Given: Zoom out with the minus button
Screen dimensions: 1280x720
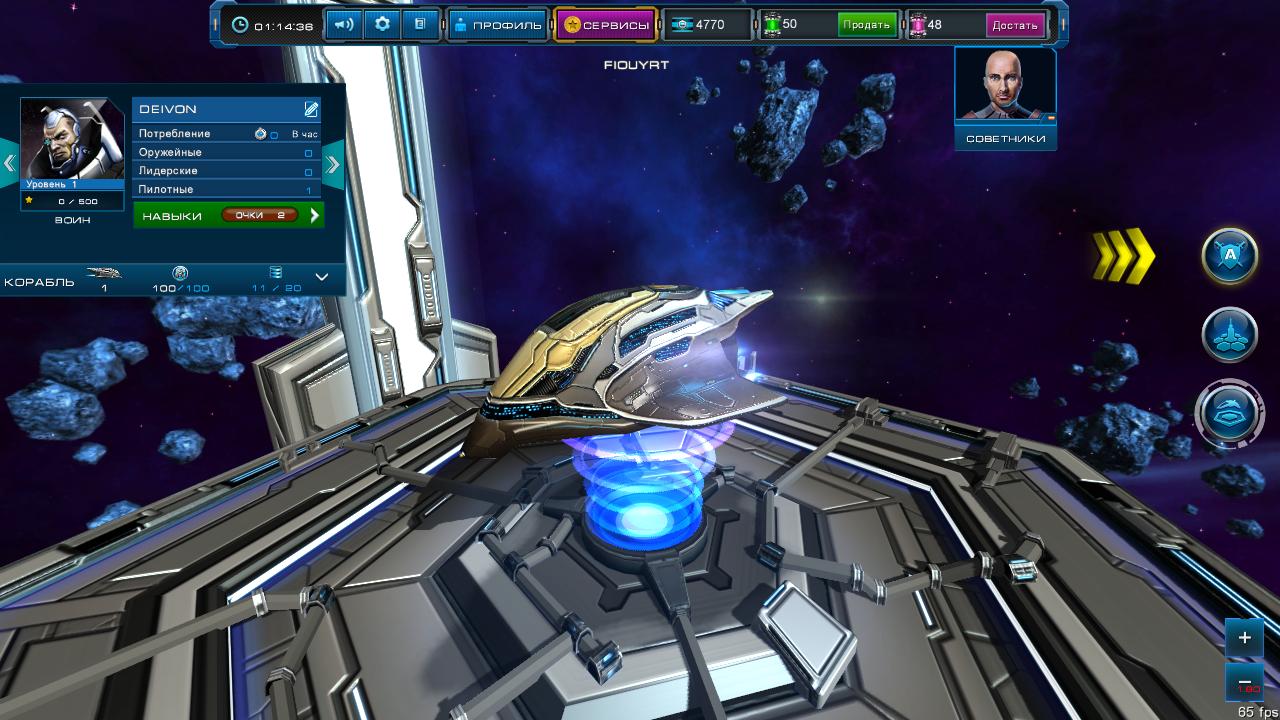Looking at the screenshot, I should 1245,682.
